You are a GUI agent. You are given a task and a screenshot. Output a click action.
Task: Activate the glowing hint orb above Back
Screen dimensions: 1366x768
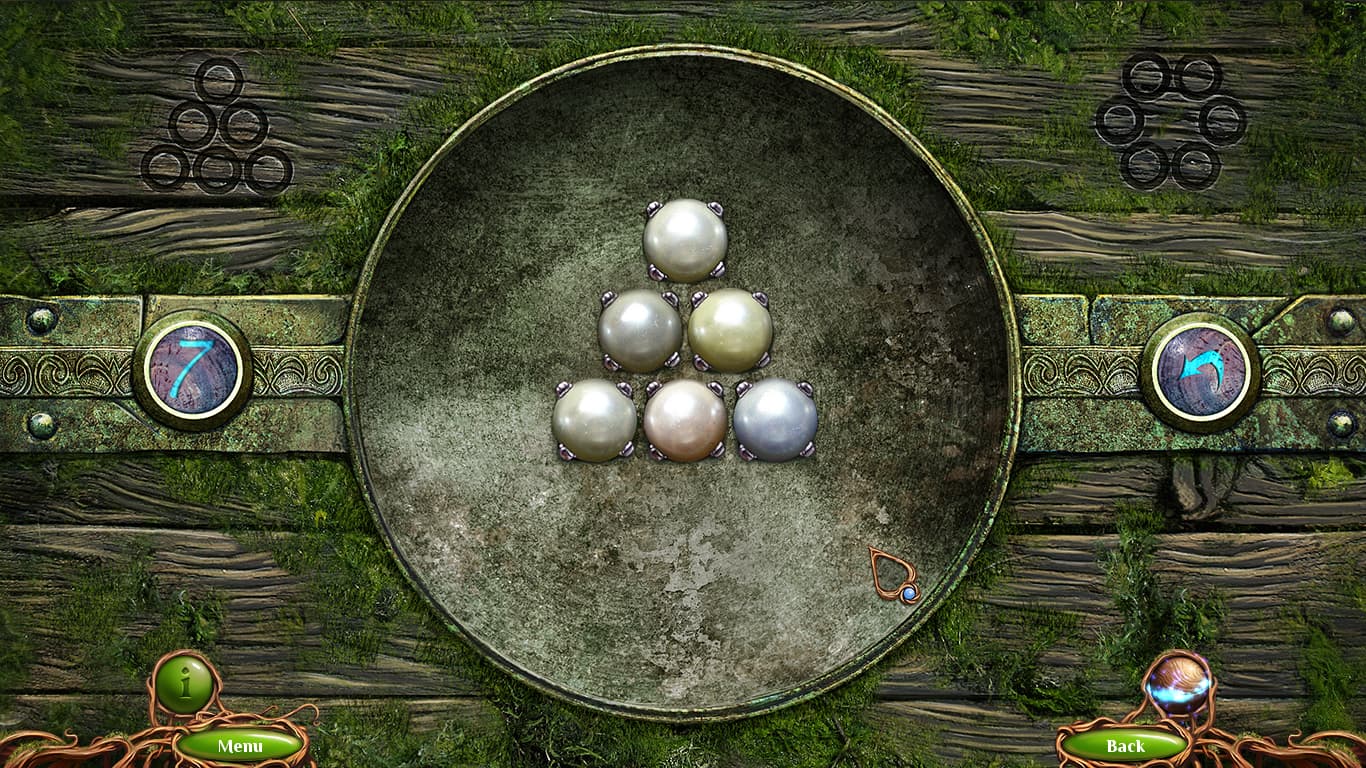1181,686
